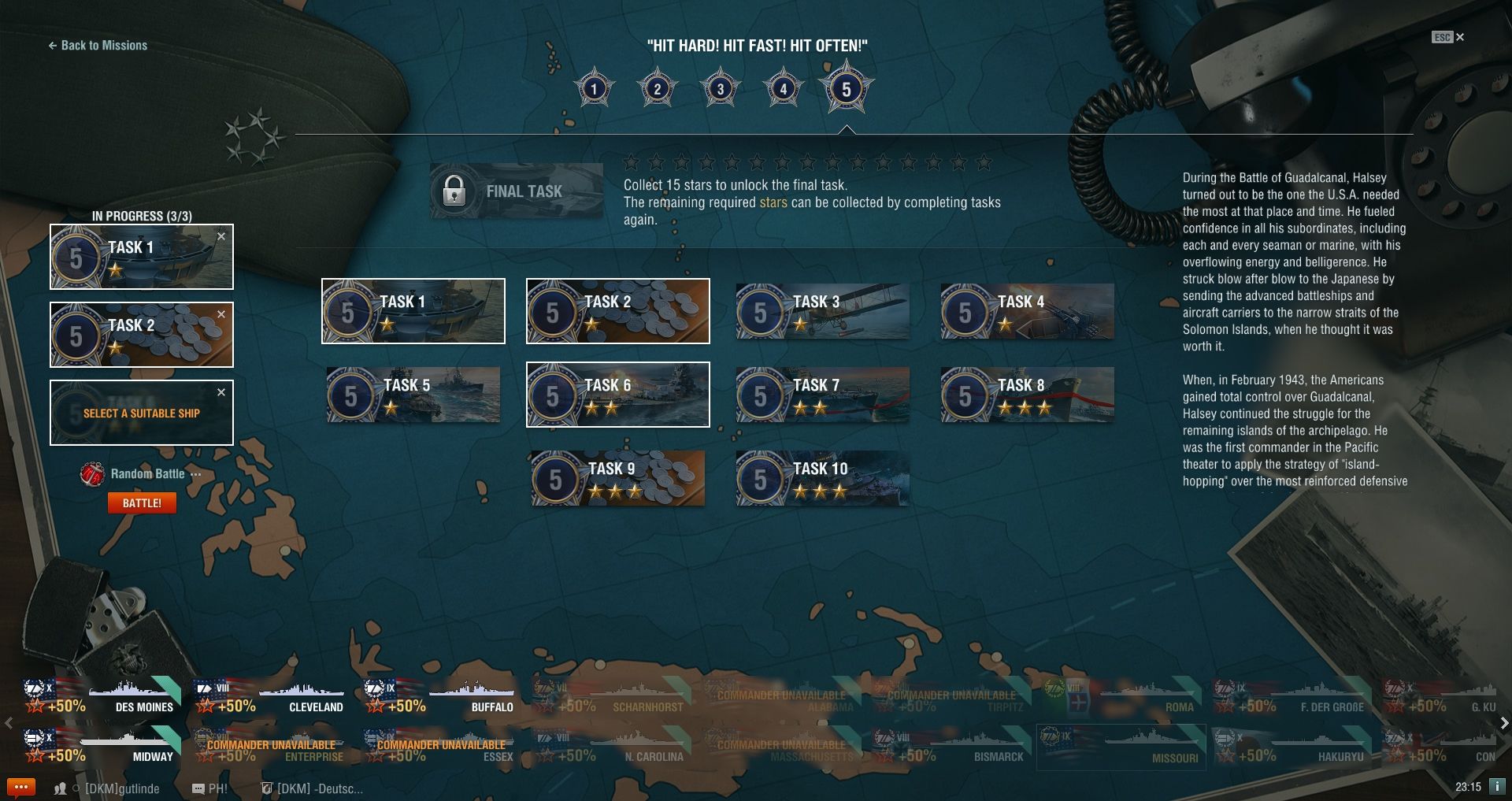
Task: Open the Task 10 tile
Action: pos(822,479)
